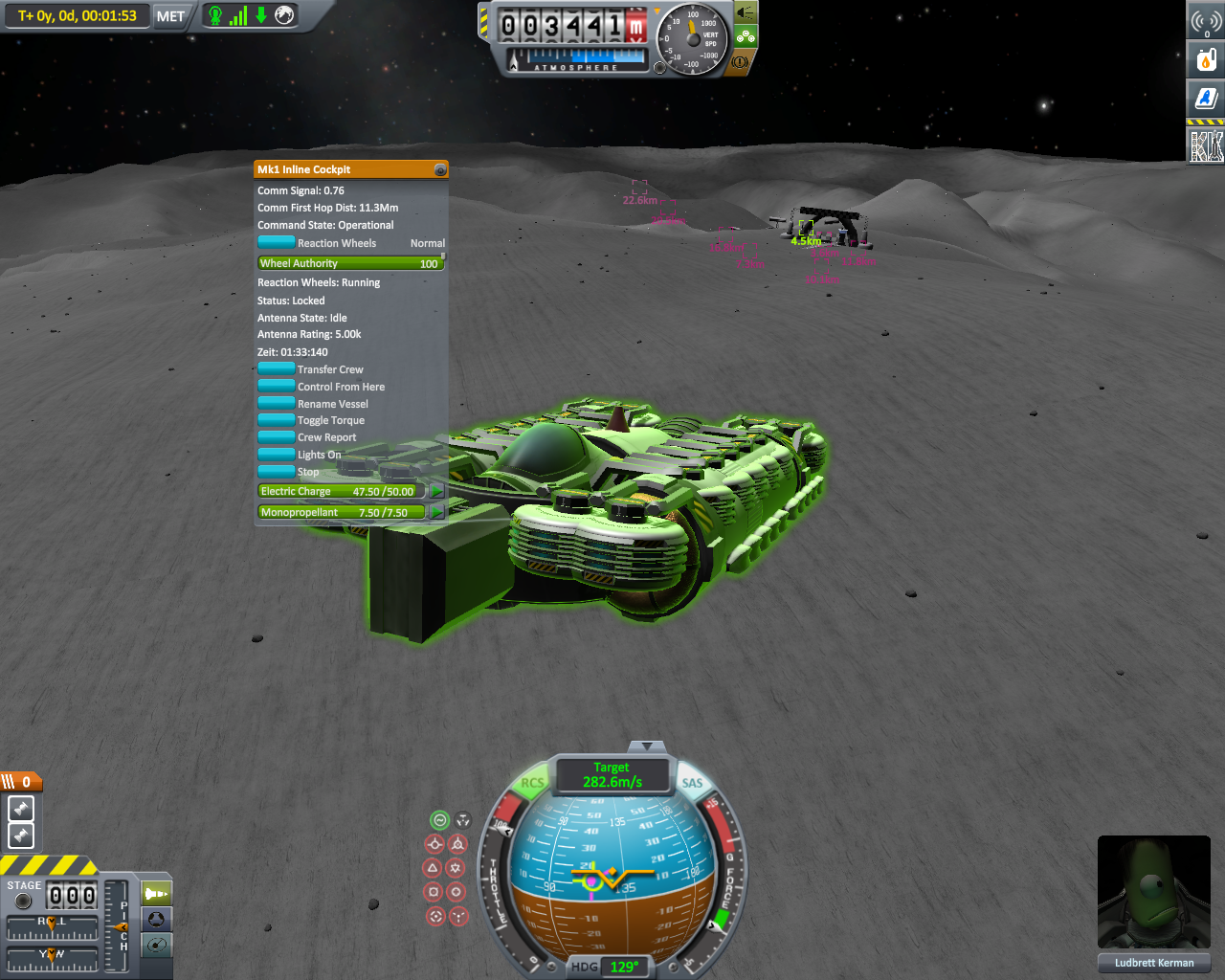This screenshot has width=1225, height=980.
Task: Switch the MET time display mode
Action: click(170, 16)
